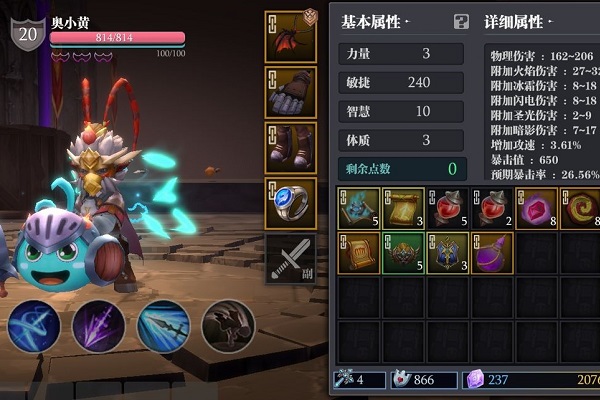Use the blue piercing arrow skill
This screenshot has height=400, width=600.
[x=163, y=327]
